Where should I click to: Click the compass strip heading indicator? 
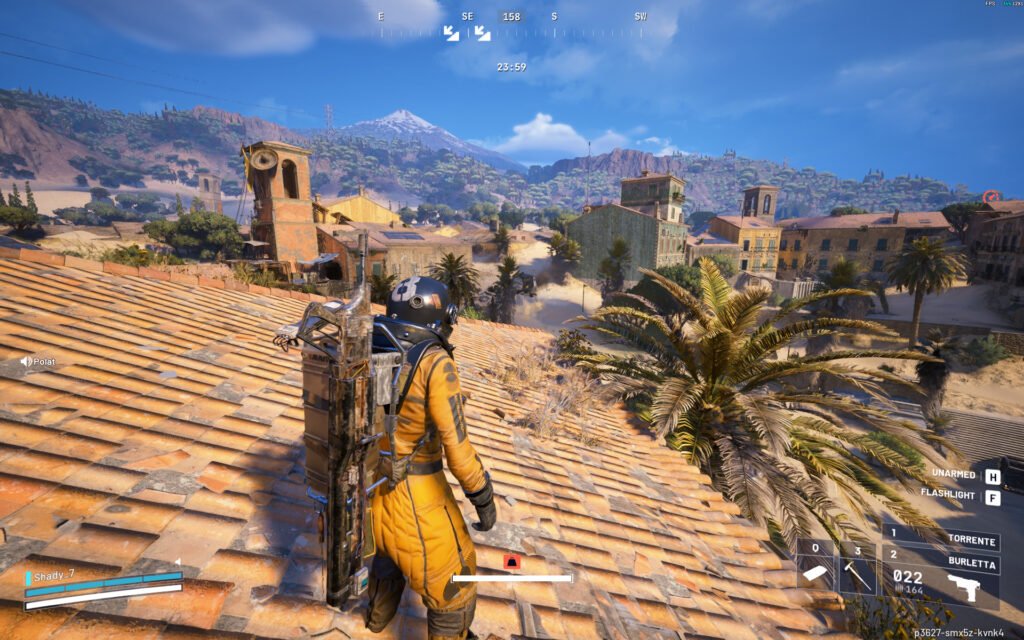tap(511, 17)
